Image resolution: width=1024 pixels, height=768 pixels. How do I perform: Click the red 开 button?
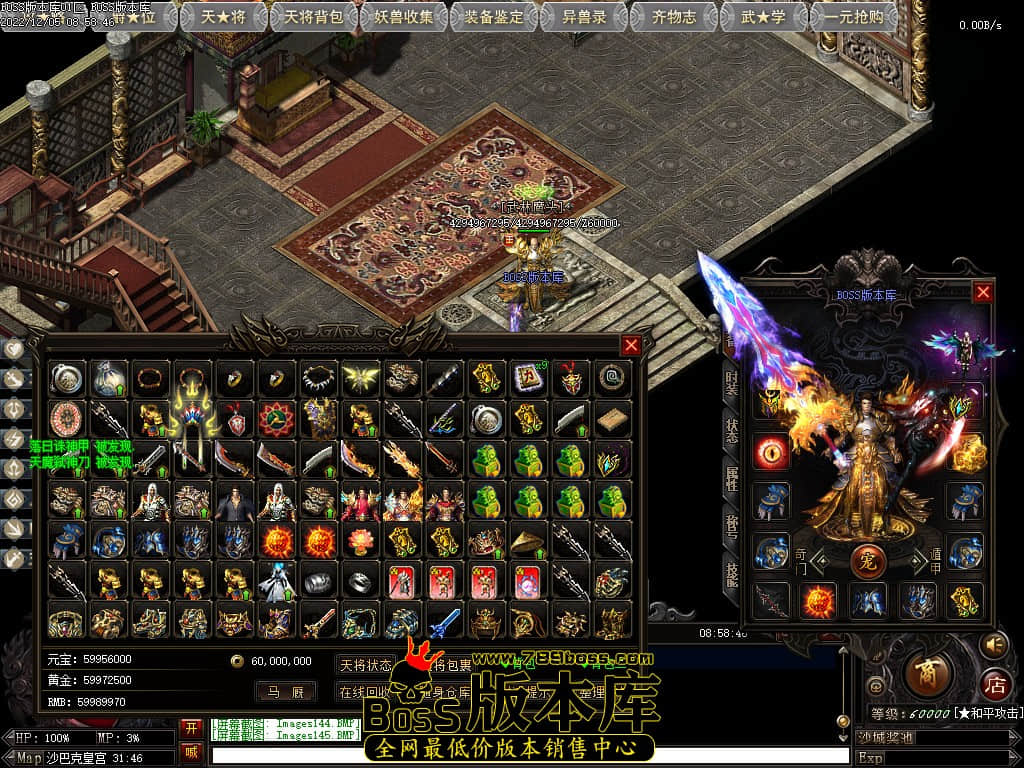pyautogui.click(x=190, y=727)
